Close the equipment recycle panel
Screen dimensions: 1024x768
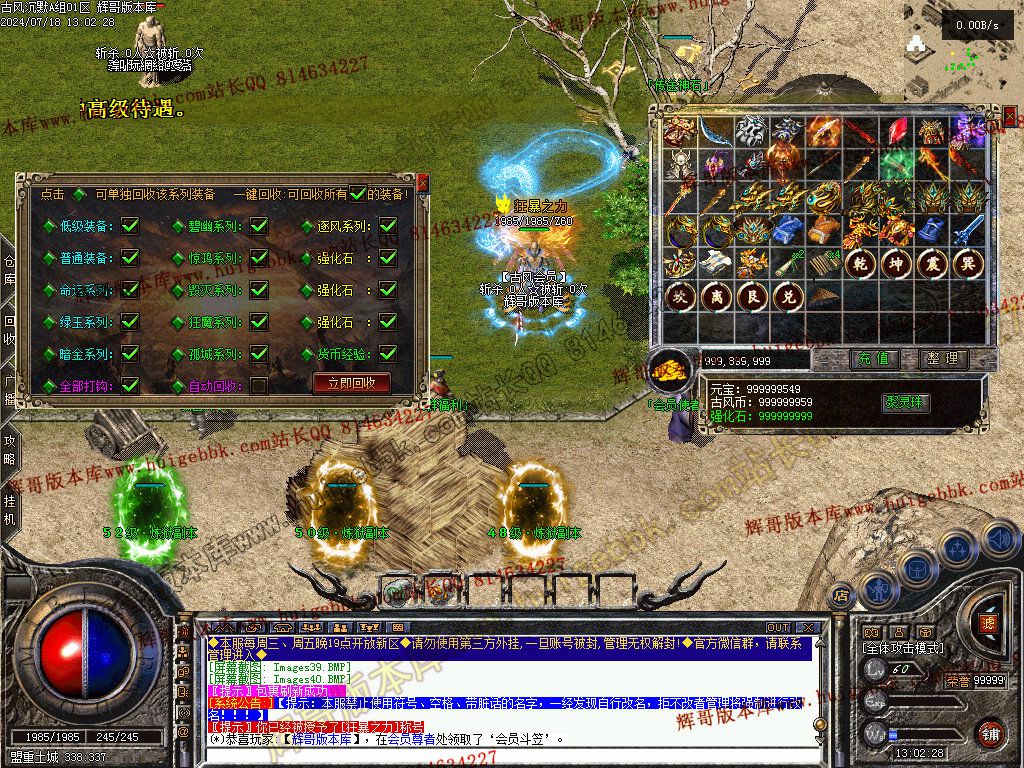click(422, 183)
